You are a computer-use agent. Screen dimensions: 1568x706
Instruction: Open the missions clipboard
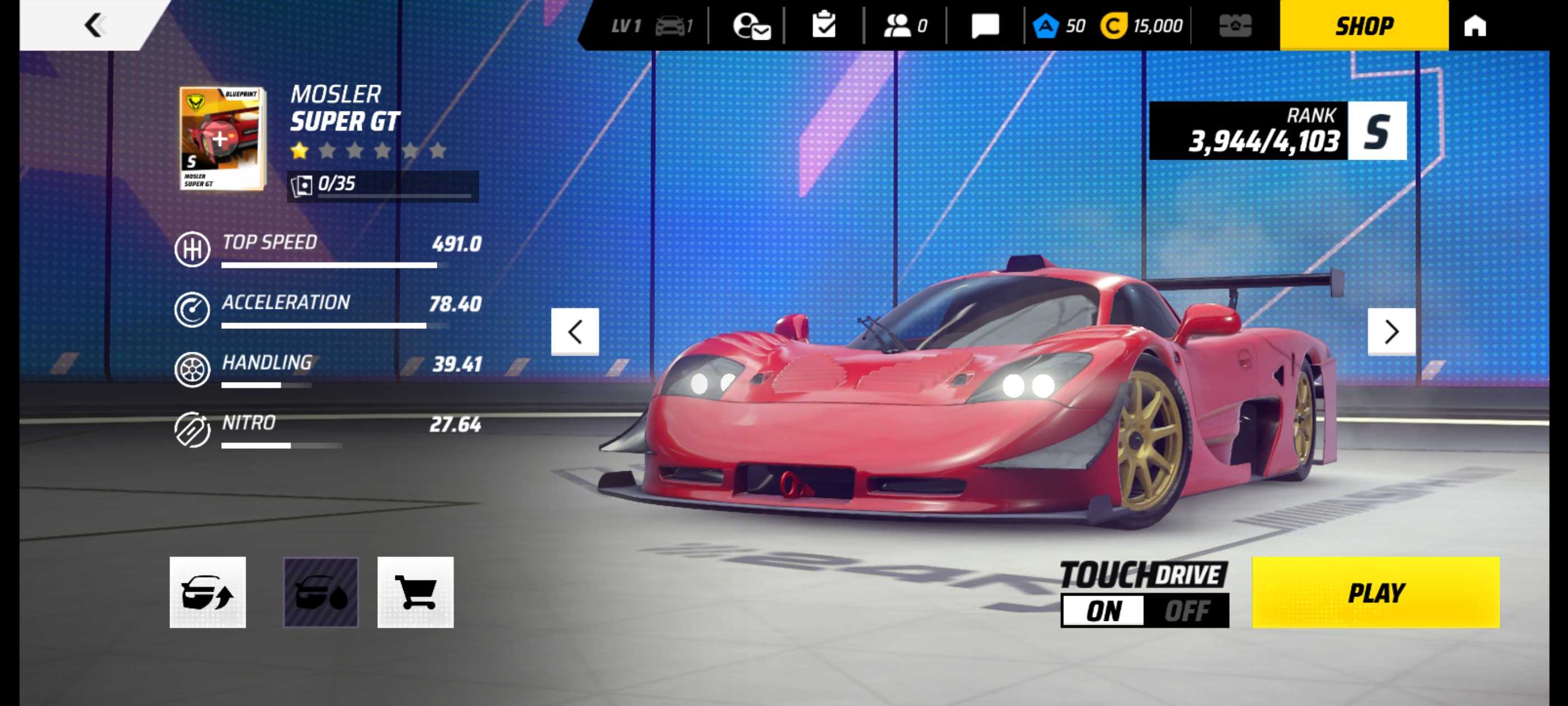click(x=824, y=26)
